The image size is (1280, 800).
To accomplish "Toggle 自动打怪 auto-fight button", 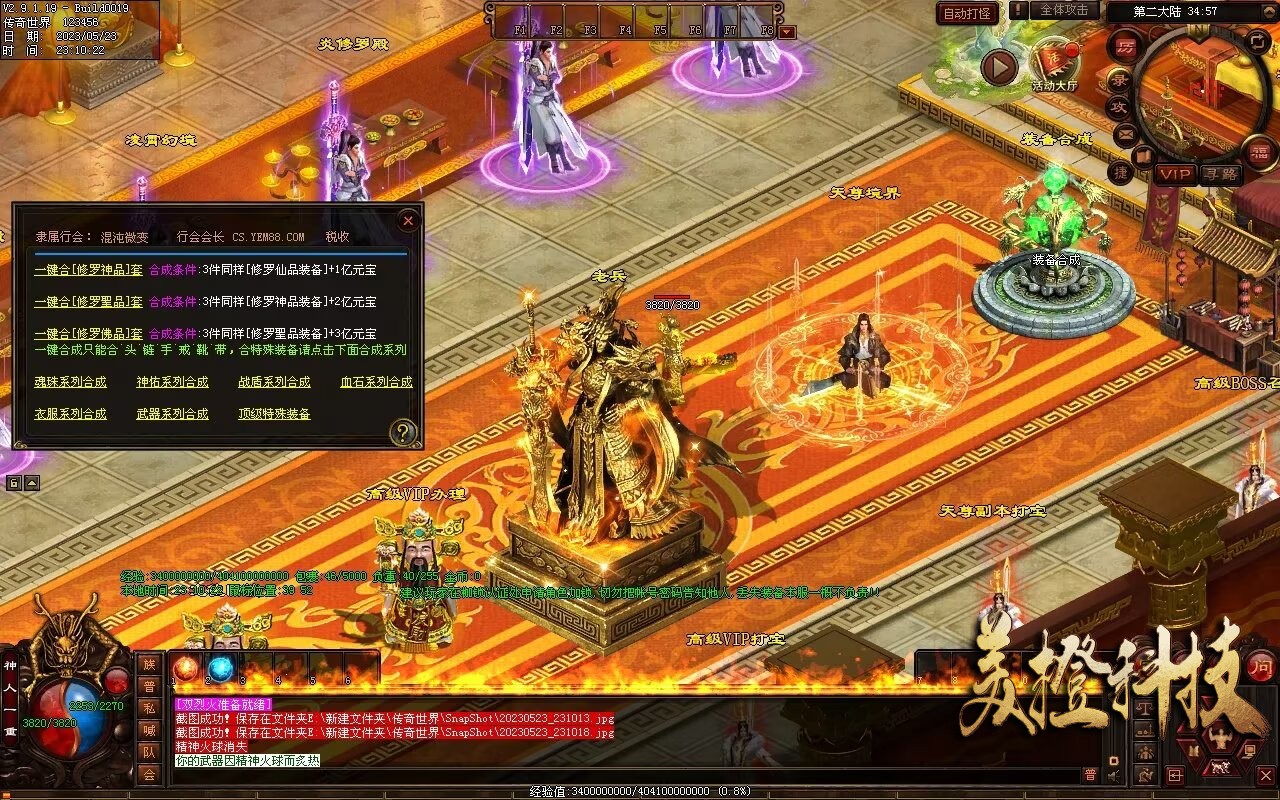I will (x=968, y=13).
